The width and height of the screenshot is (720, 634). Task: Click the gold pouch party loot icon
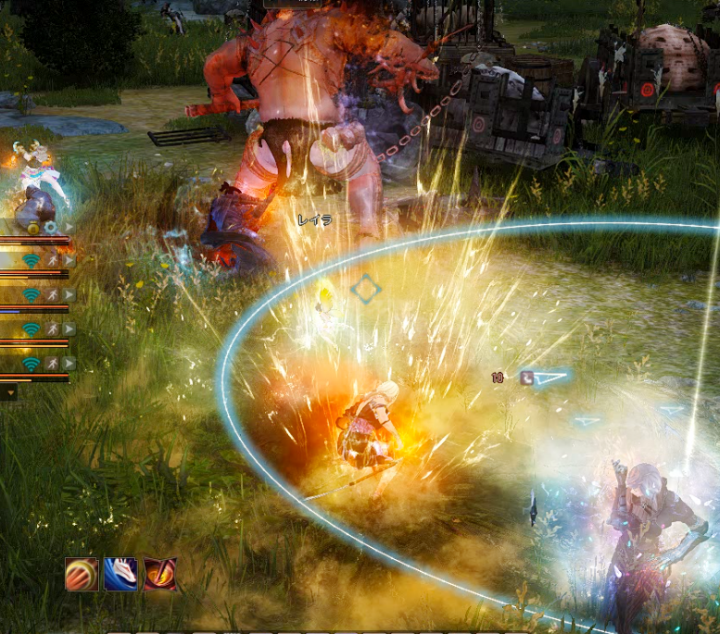click(33, 228)
